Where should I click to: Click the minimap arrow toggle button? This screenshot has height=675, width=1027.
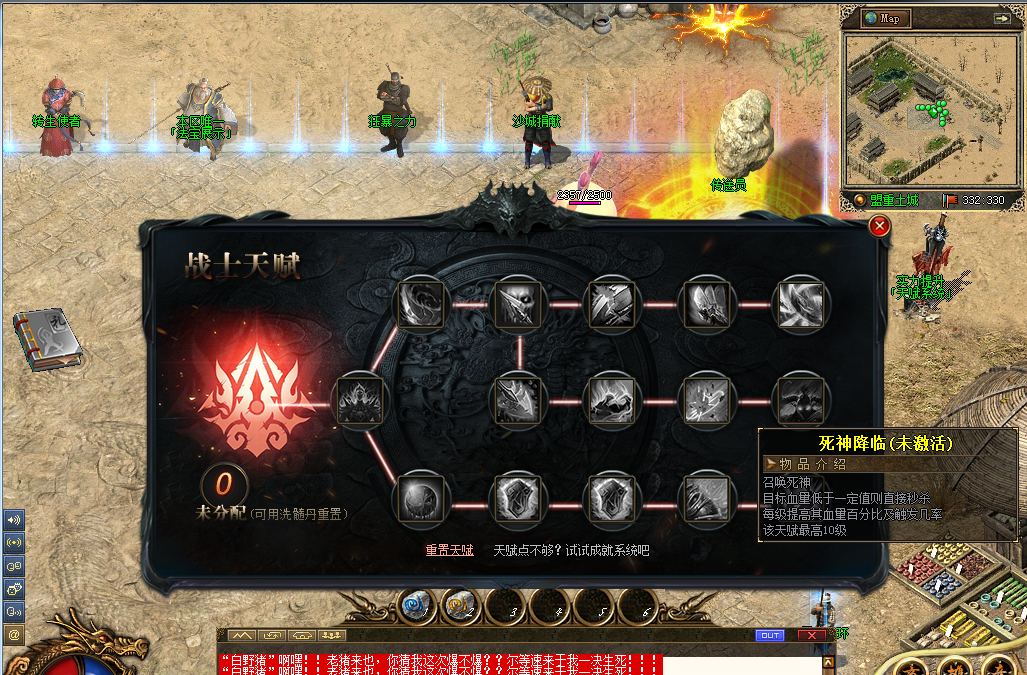tap(1001, 18)
